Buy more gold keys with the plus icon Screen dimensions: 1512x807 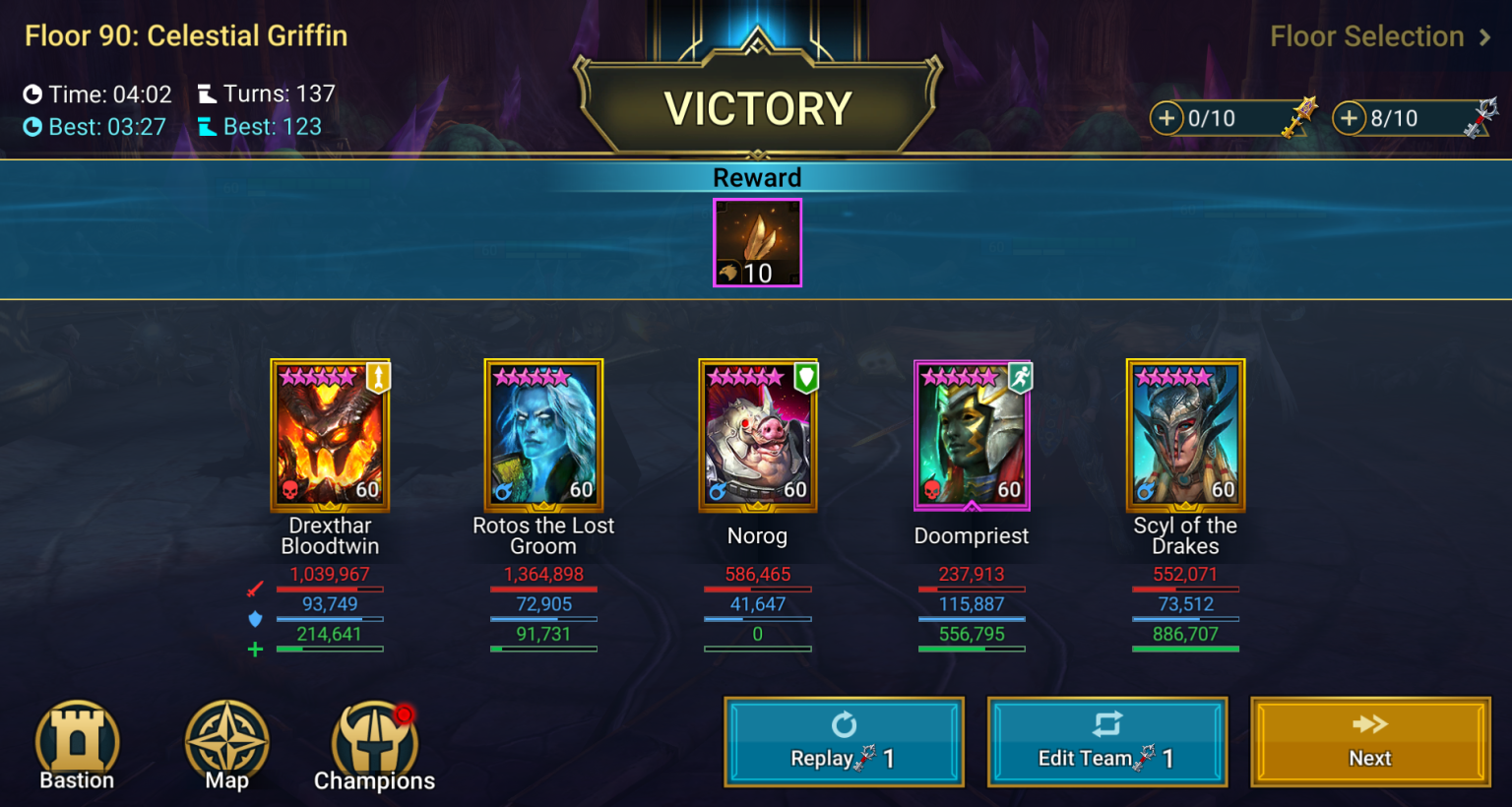click(1167, 118)
